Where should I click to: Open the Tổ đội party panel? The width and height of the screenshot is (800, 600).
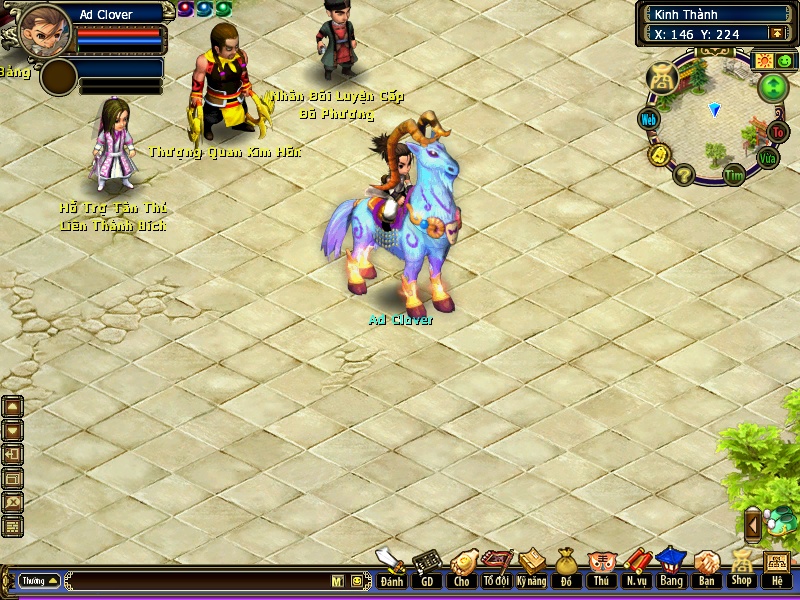tap(496, 570)
